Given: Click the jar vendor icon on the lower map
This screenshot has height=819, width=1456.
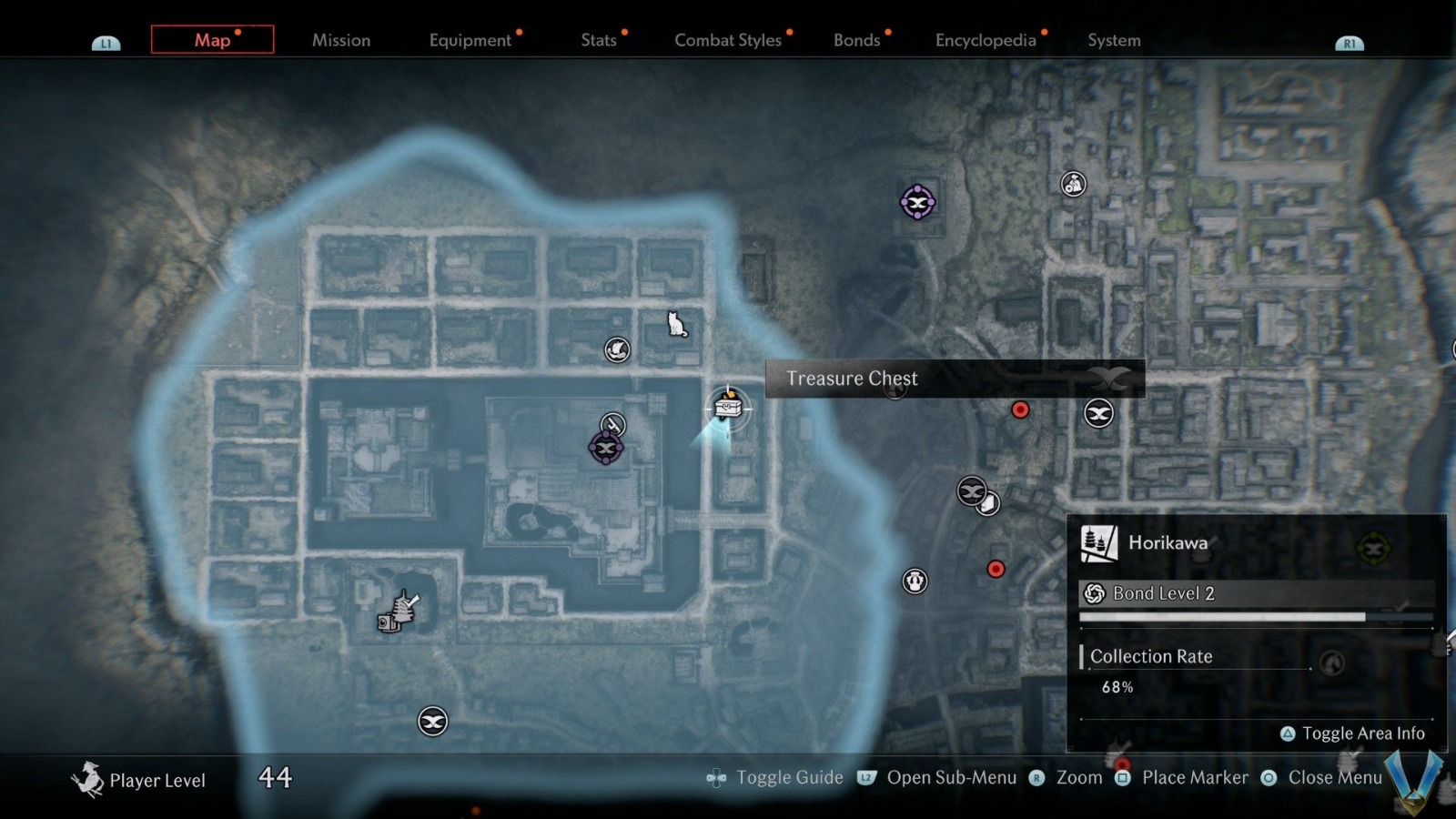Looking at the screenshot, I should pyautogui.click(x=914, y=581).
